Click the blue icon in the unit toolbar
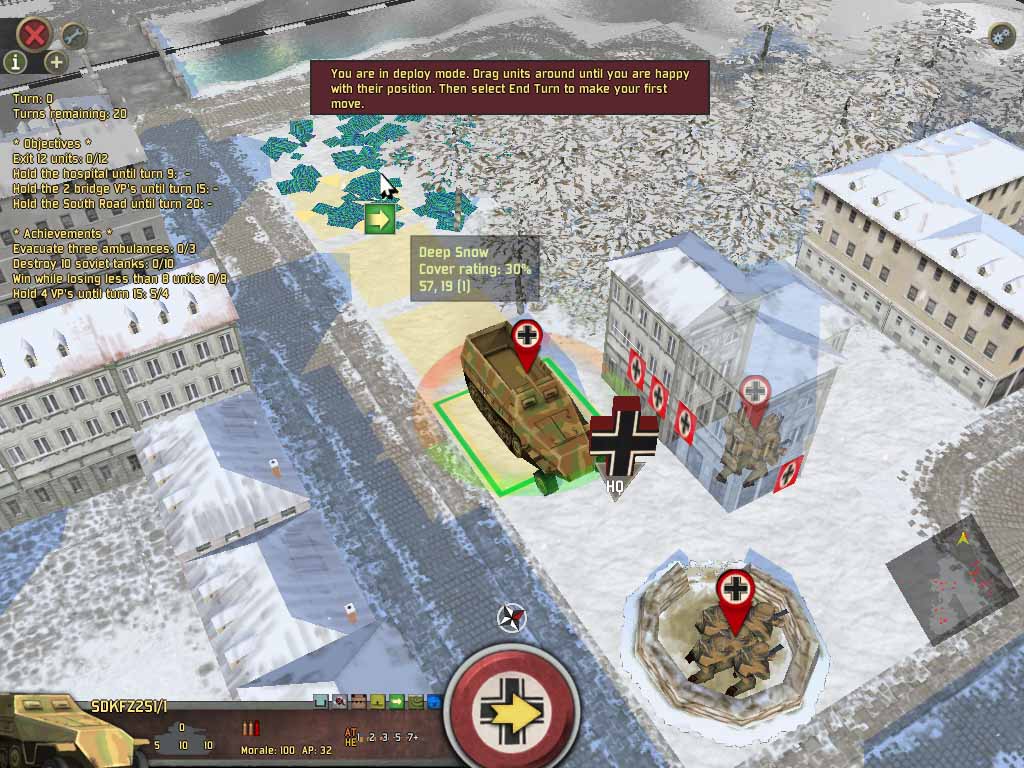1024x768 pixels. 433,702
